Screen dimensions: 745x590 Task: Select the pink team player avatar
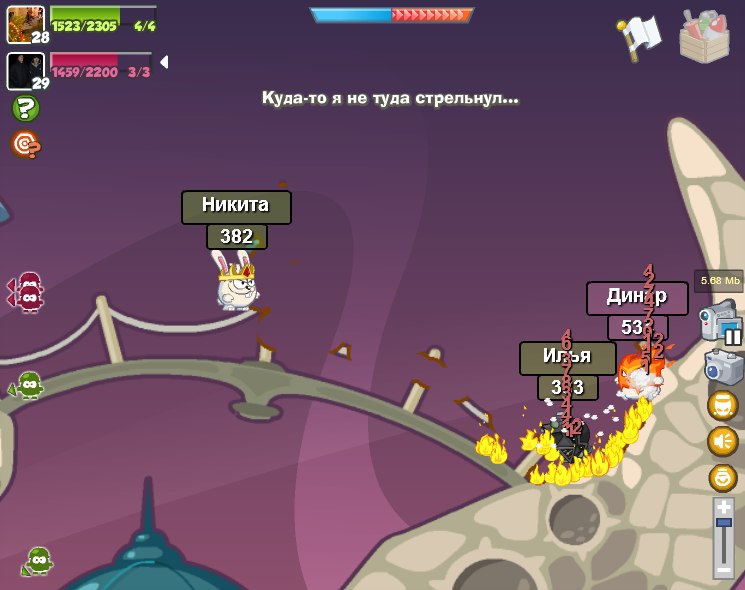click(x=25, y=70)
